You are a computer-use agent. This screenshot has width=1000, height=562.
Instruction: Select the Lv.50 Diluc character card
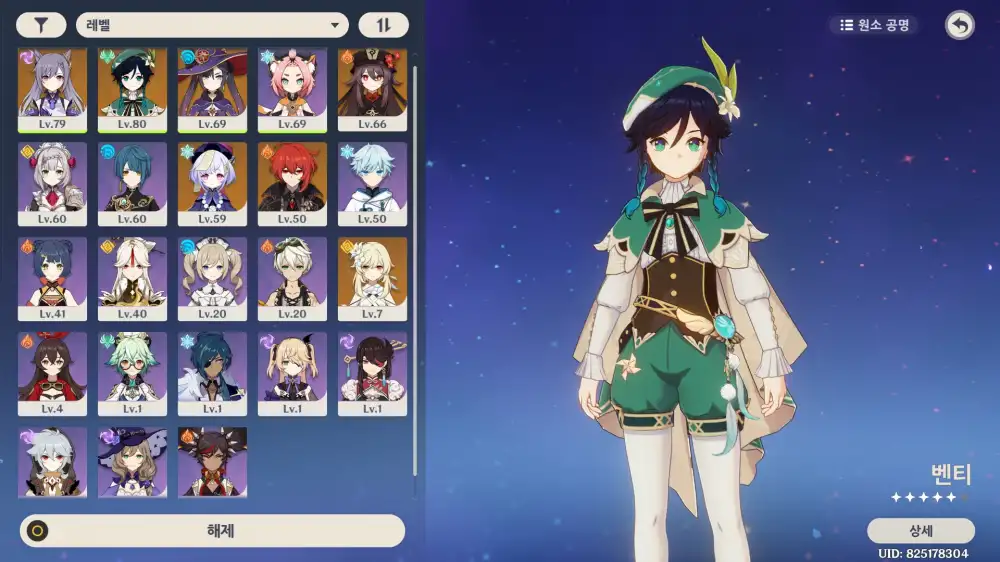(x=292, y=183)
